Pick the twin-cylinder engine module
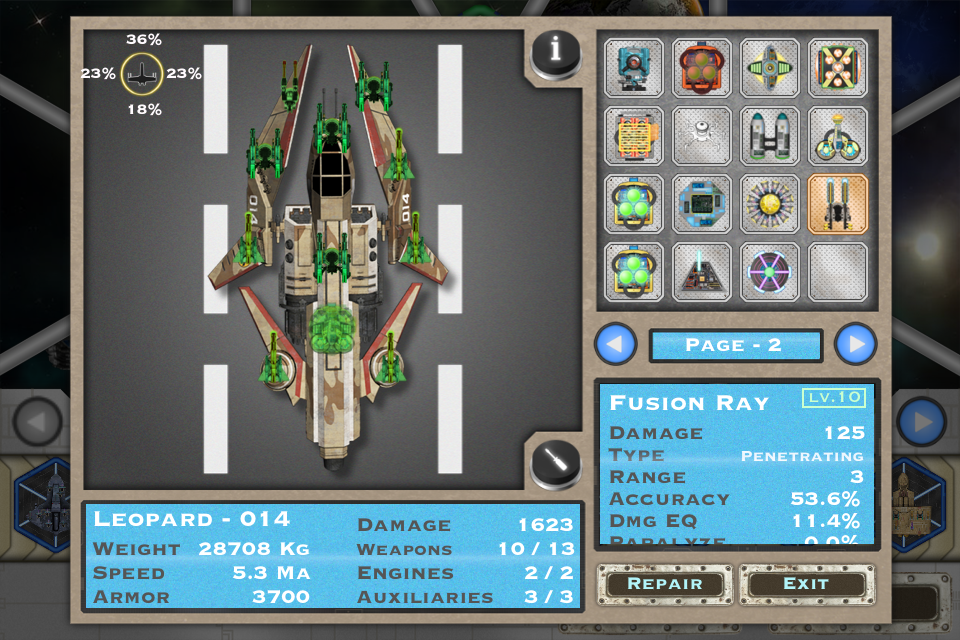This screenshot has width=960, height=640. [x=770, y=136]
